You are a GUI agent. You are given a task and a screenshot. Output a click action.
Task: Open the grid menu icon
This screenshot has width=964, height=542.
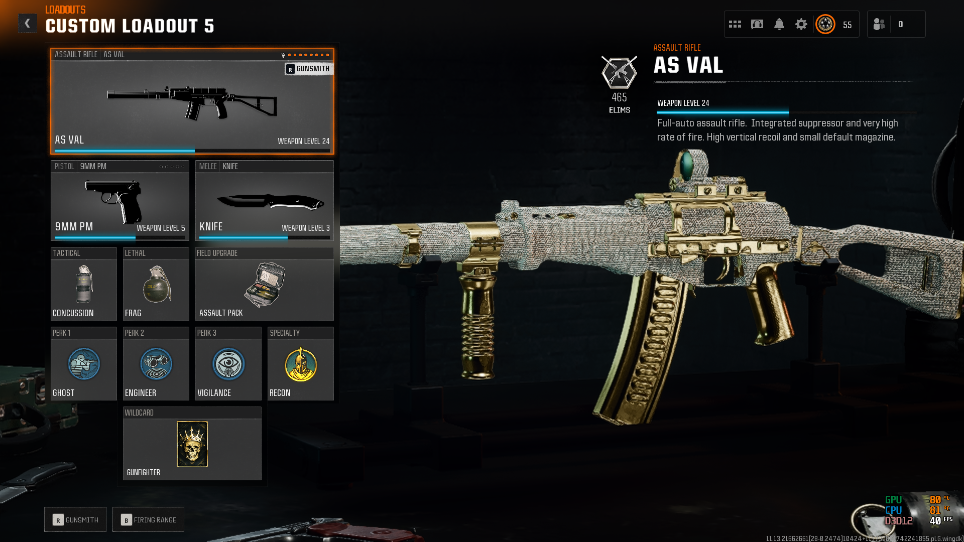tap(735, 24)
